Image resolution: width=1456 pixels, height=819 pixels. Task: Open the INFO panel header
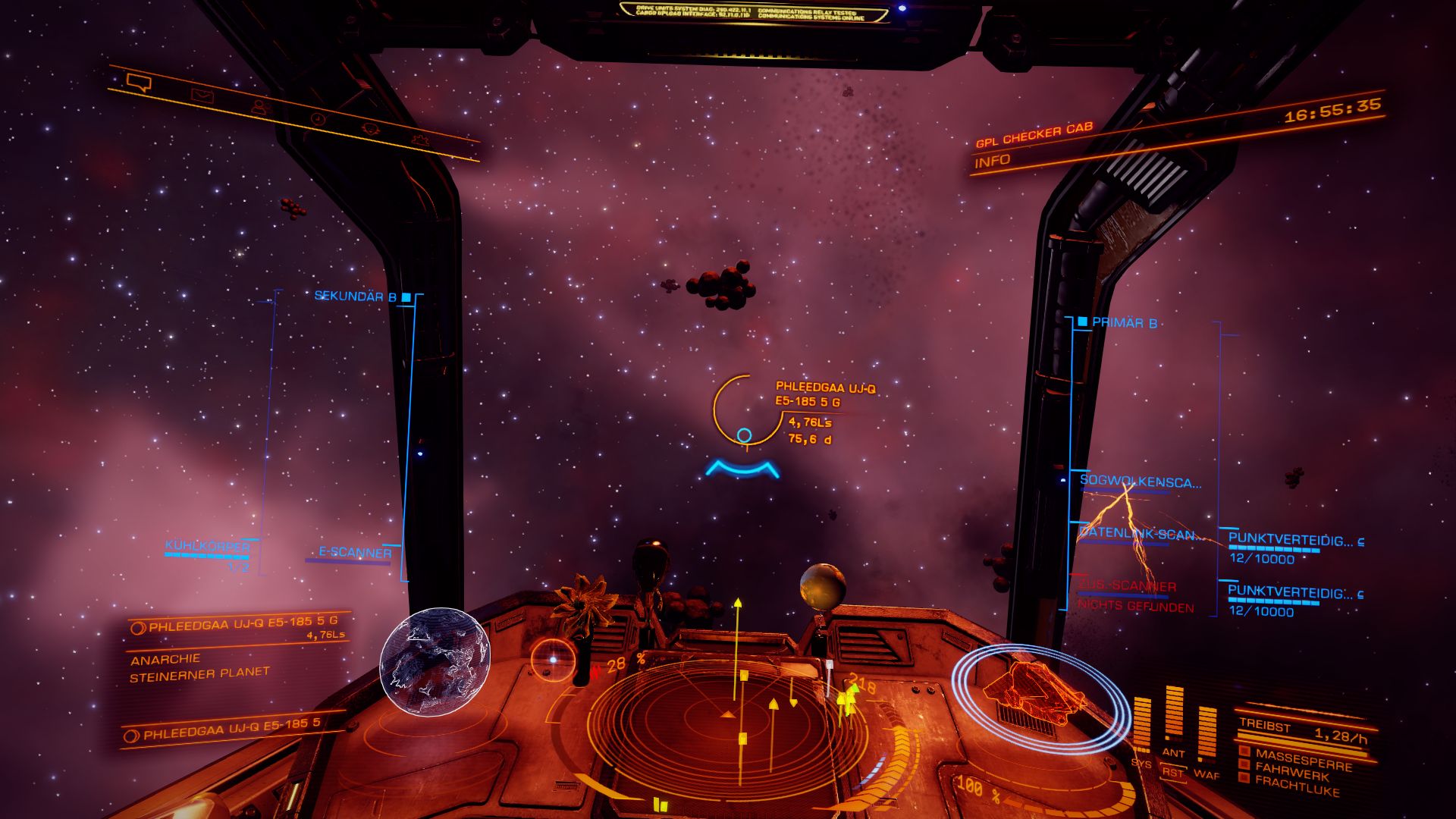coord(993,162)
